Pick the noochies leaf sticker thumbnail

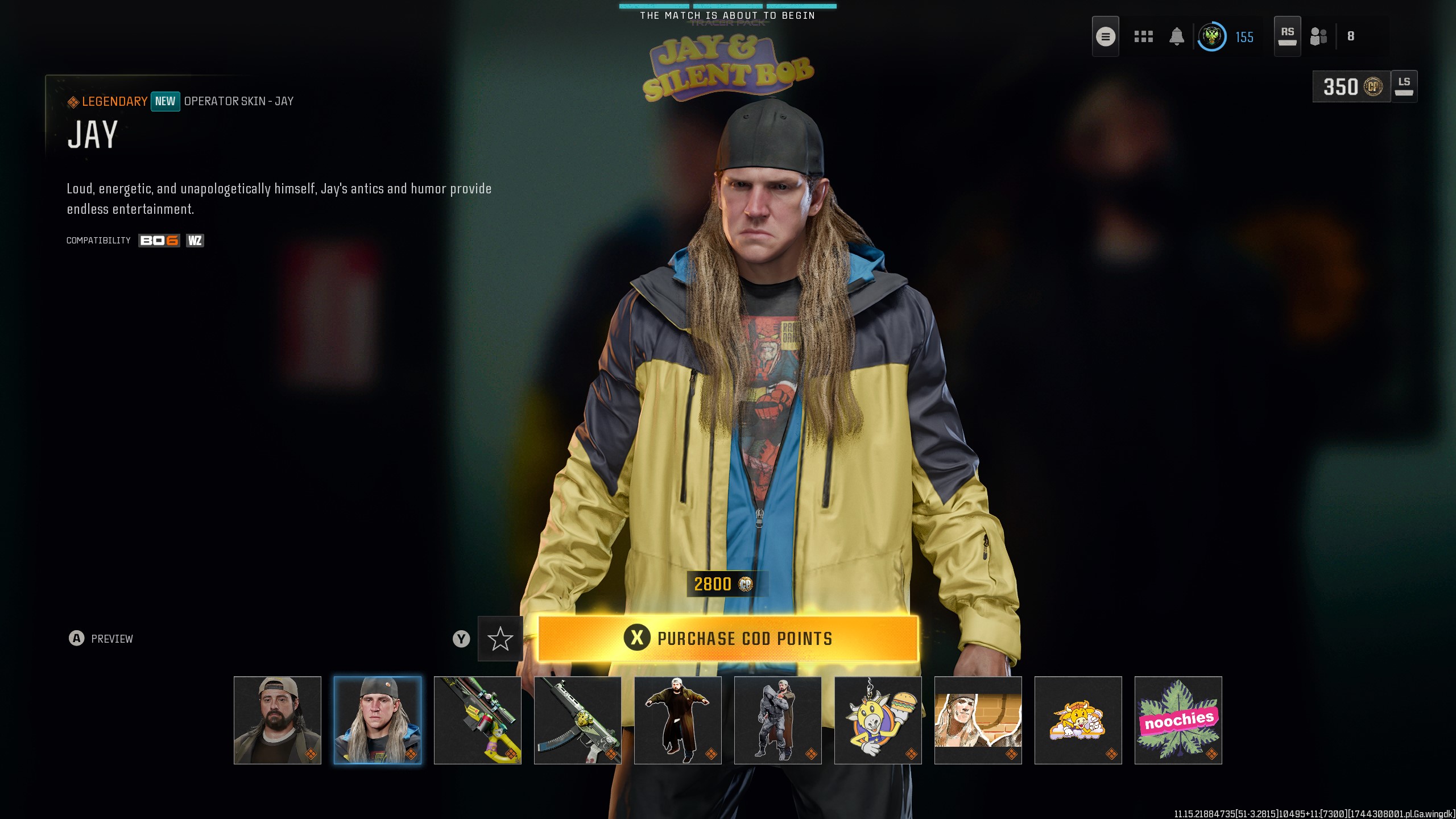1178,720
